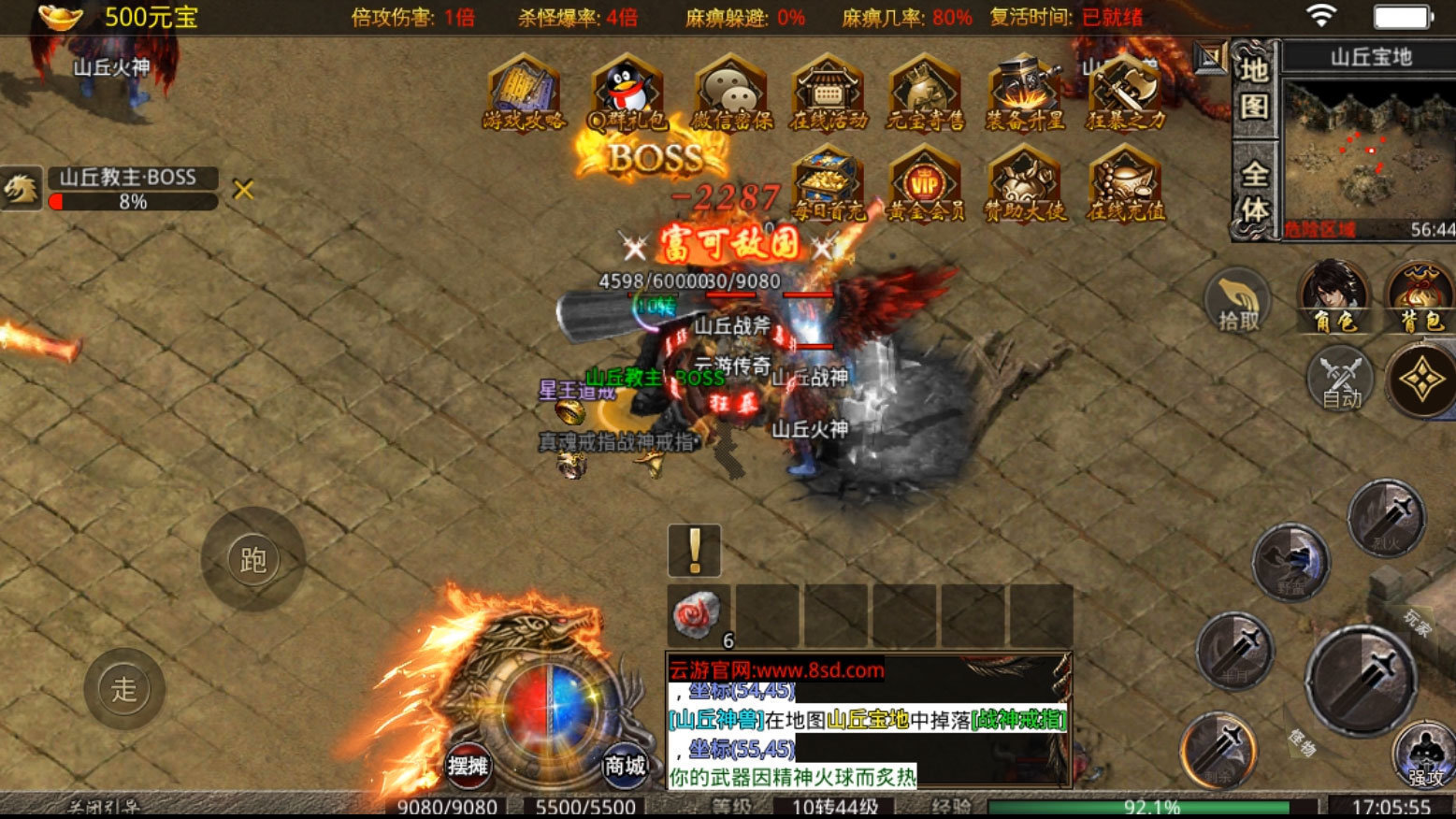1456x819 pixels.
Task: Open the Q群礼包 penguin gift icon
Action: tap(627, 93)
